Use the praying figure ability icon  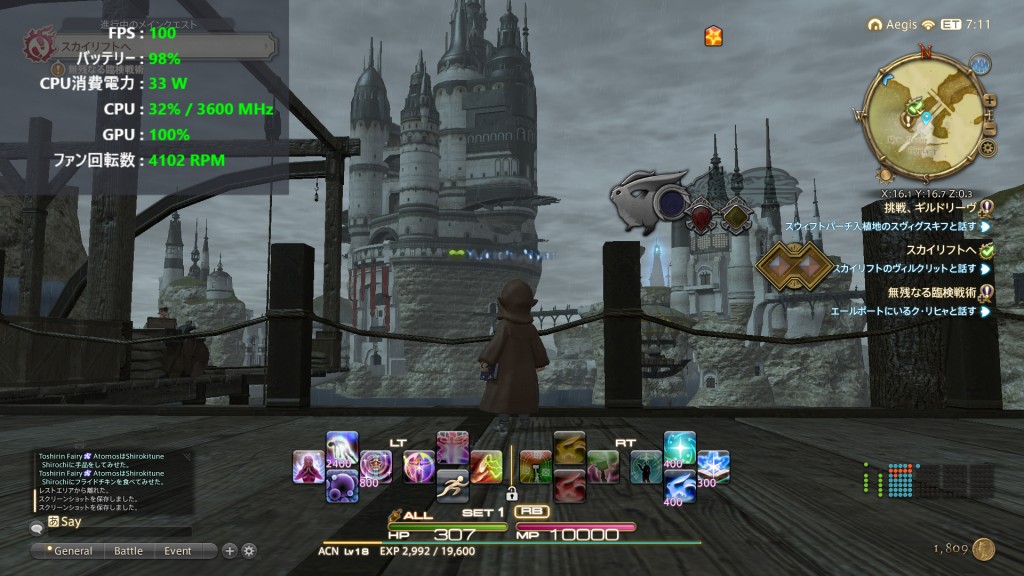coord(309,465)
